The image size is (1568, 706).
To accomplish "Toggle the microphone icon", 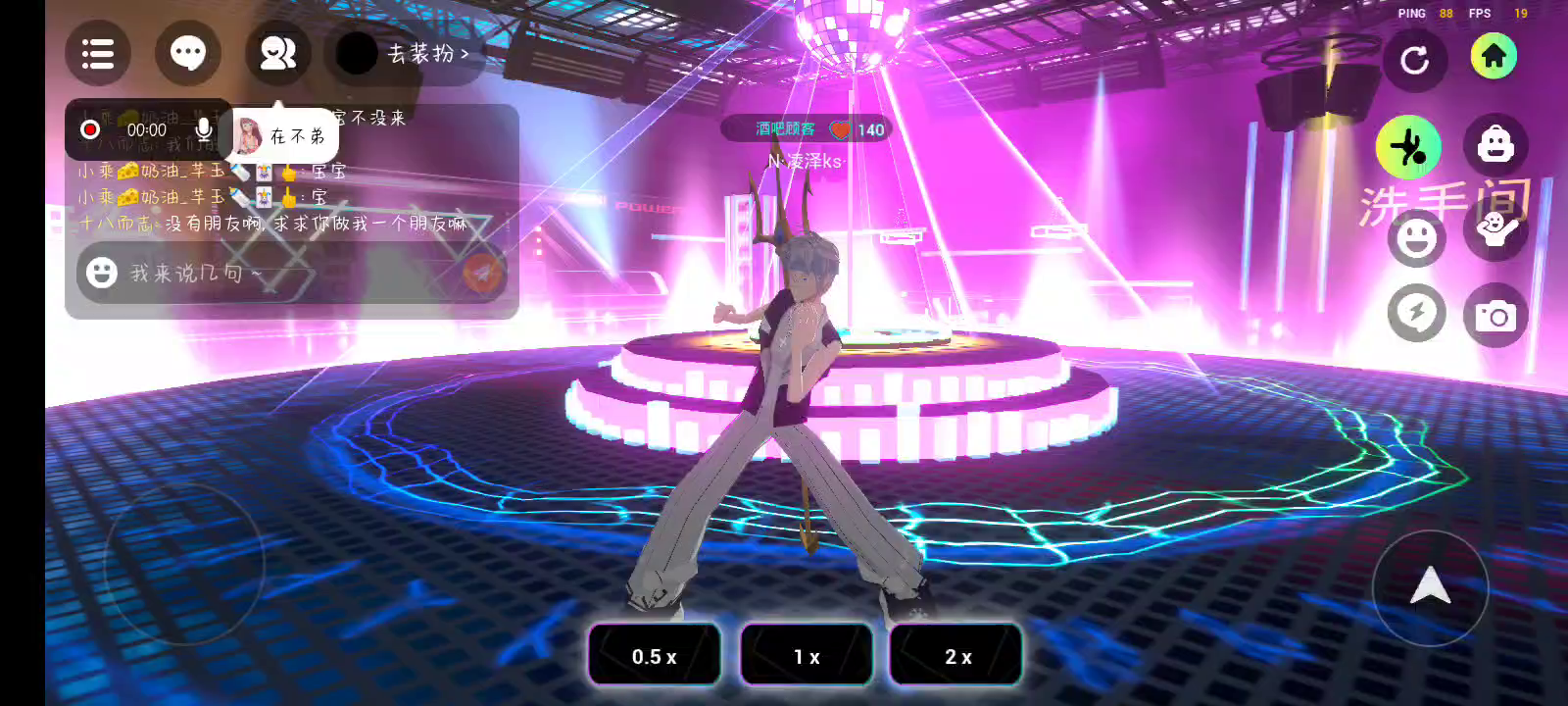I will 204,129.
